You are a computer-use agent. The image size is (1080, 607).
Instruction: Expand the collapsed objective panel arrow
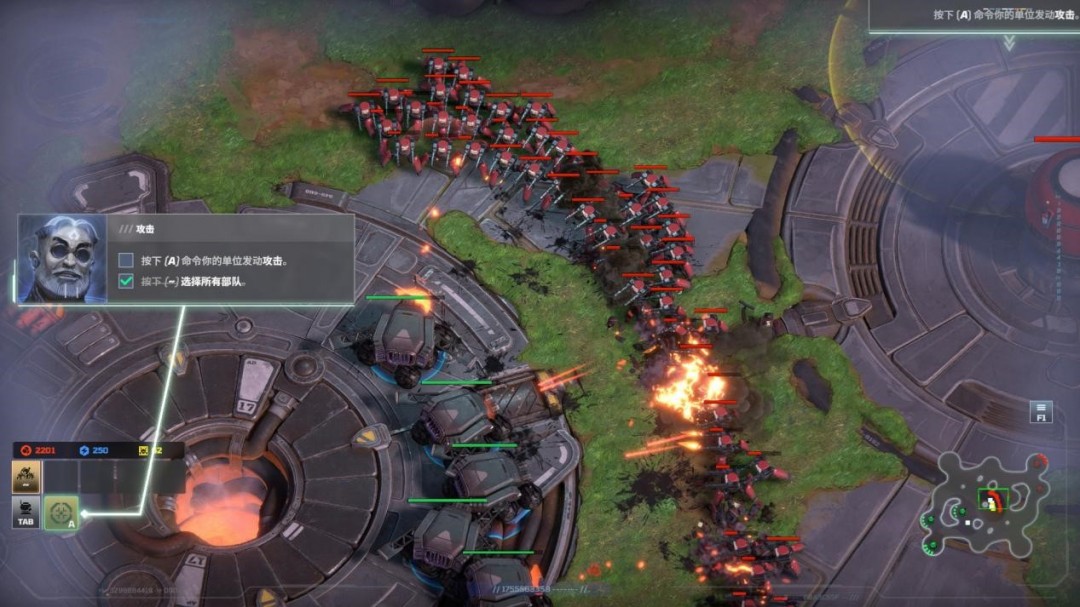click(1009, 43)
